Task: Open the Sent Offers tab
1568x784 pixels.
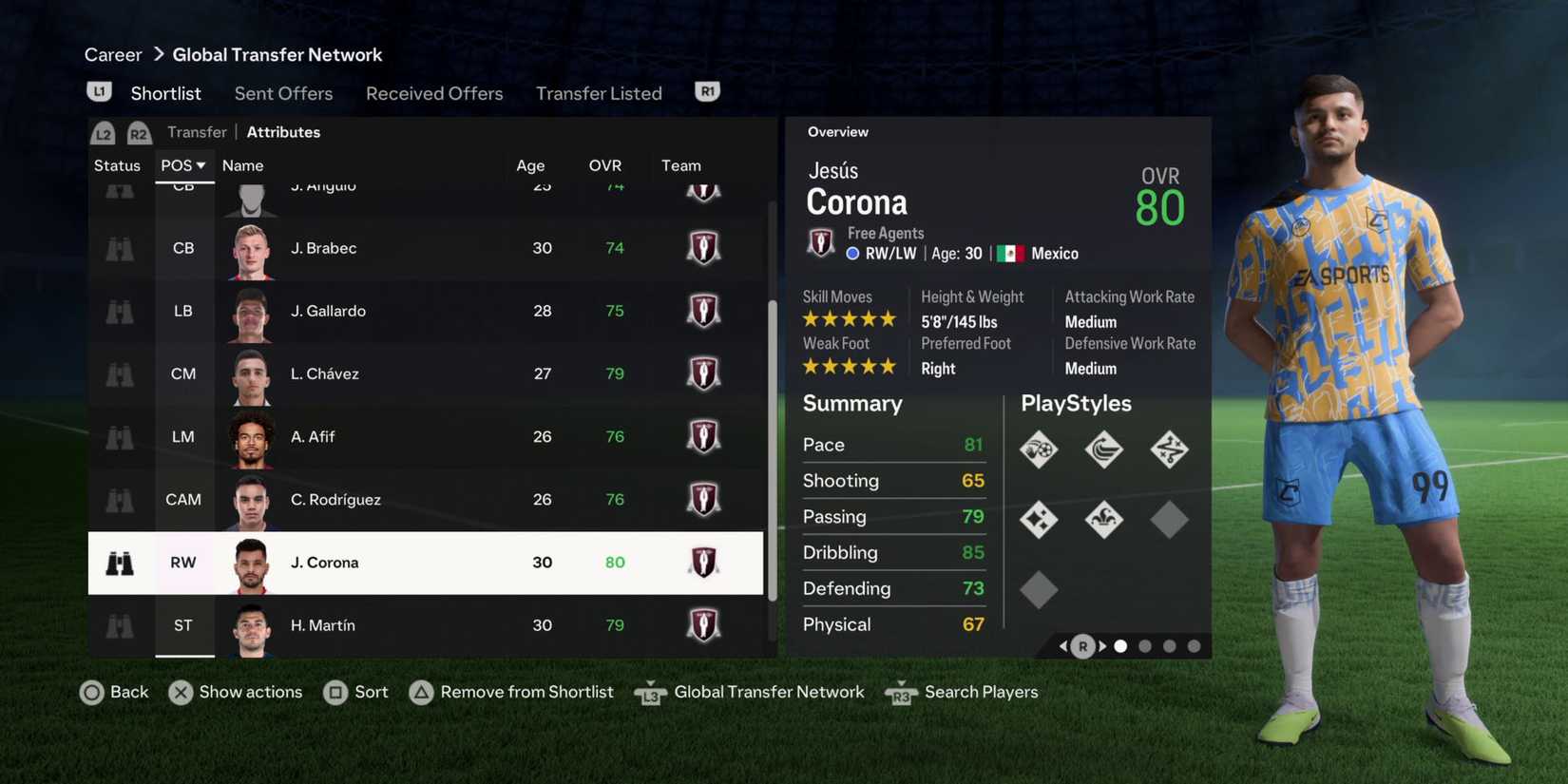Action: pyautogui.click(x=283, y=93)
